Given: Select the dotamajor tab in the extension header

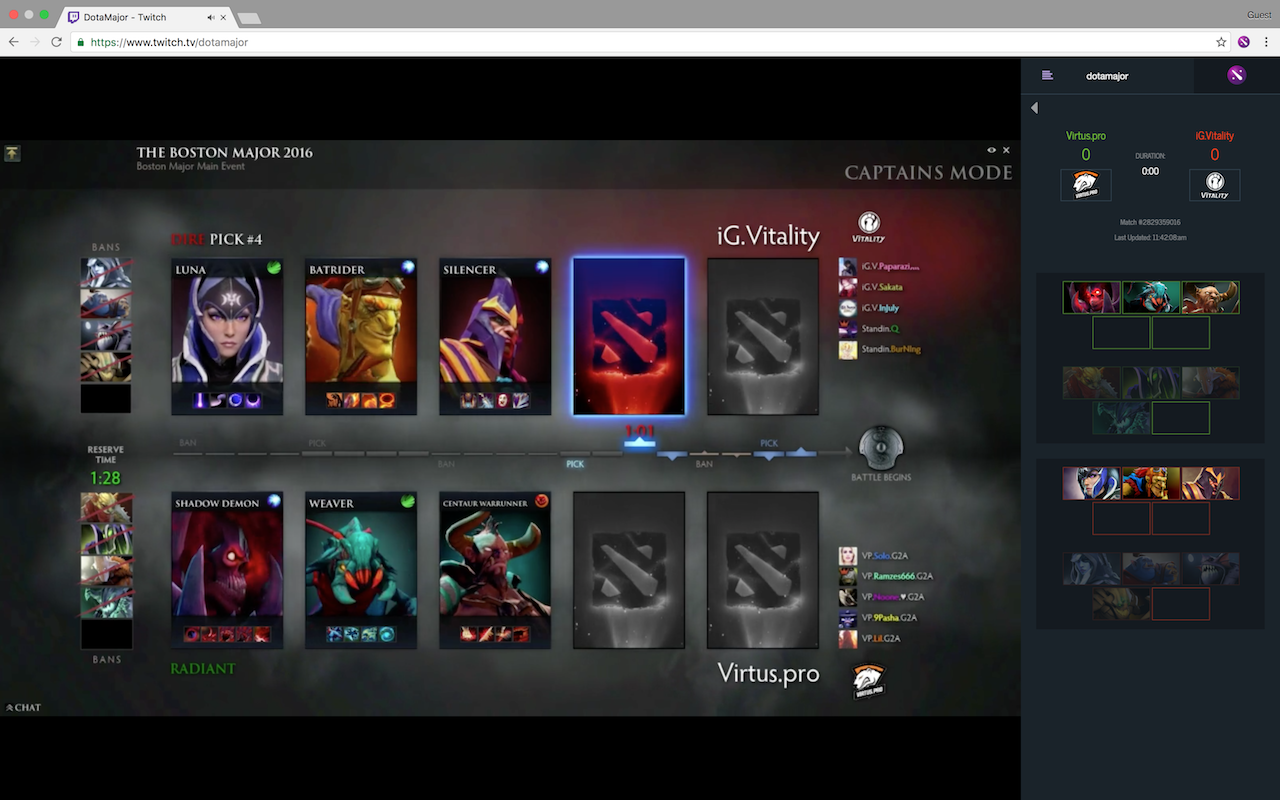Looking at the screenshot, I should click(x=1107, y=75).
